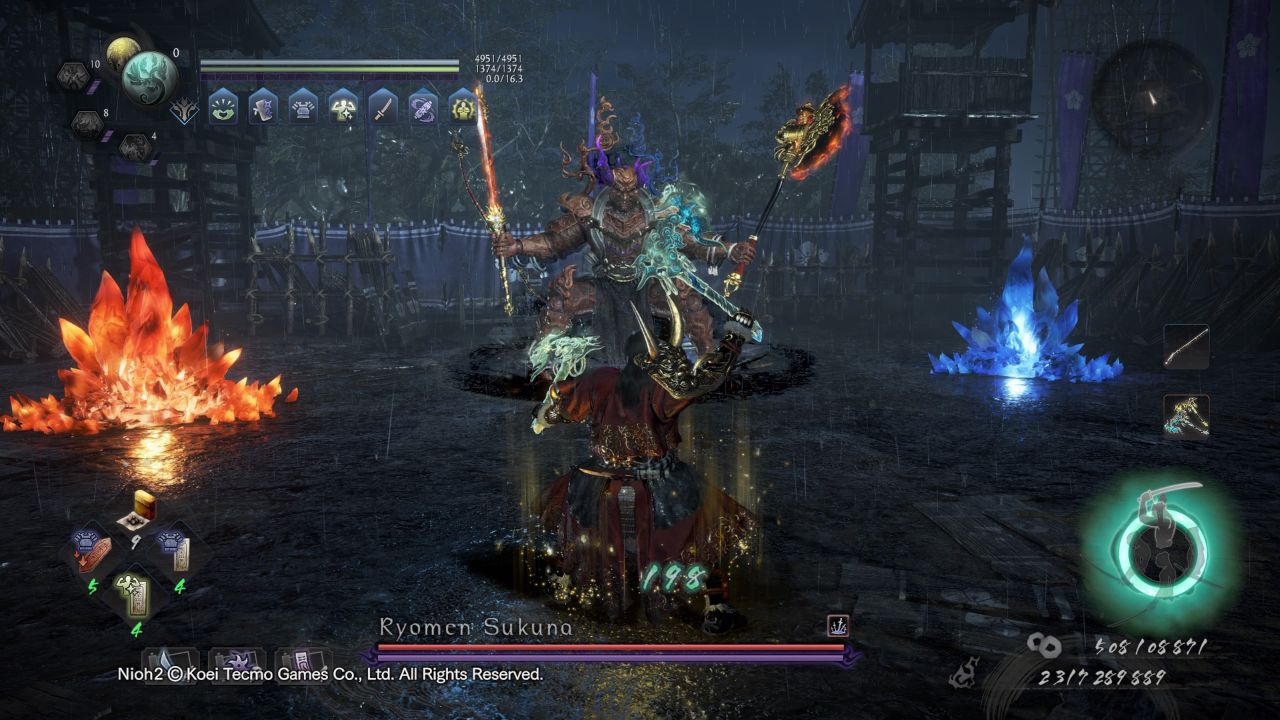The image size is (1280, 720).
Task: Select the purple shuriken ninjutsu shortcut
Action: point(237,662)
